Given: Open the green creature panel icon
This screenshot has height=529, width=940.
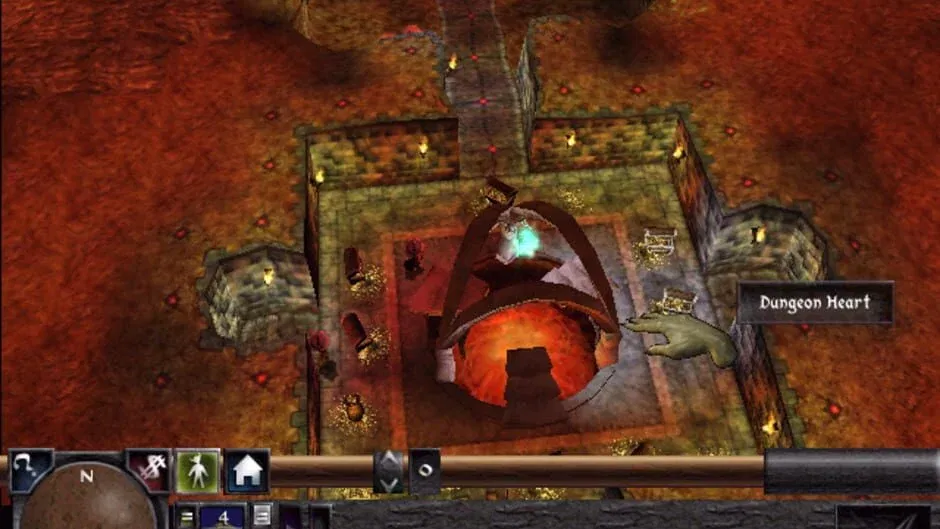Looking at the screenshot, I should coord(197,470).
